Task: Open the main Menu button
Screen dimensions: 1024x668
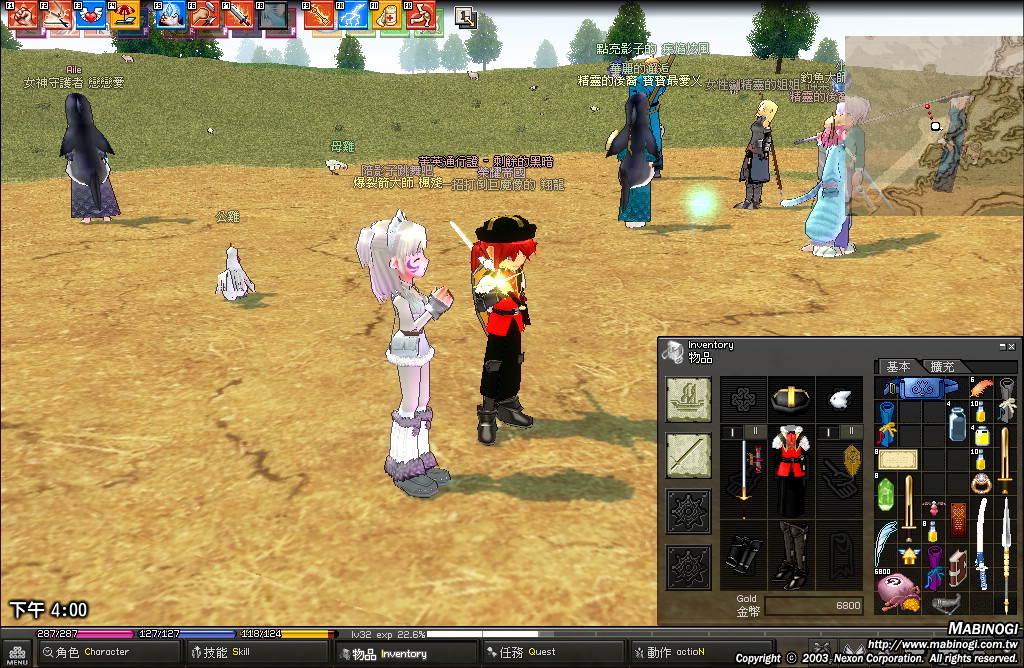Action: (17, 653)
